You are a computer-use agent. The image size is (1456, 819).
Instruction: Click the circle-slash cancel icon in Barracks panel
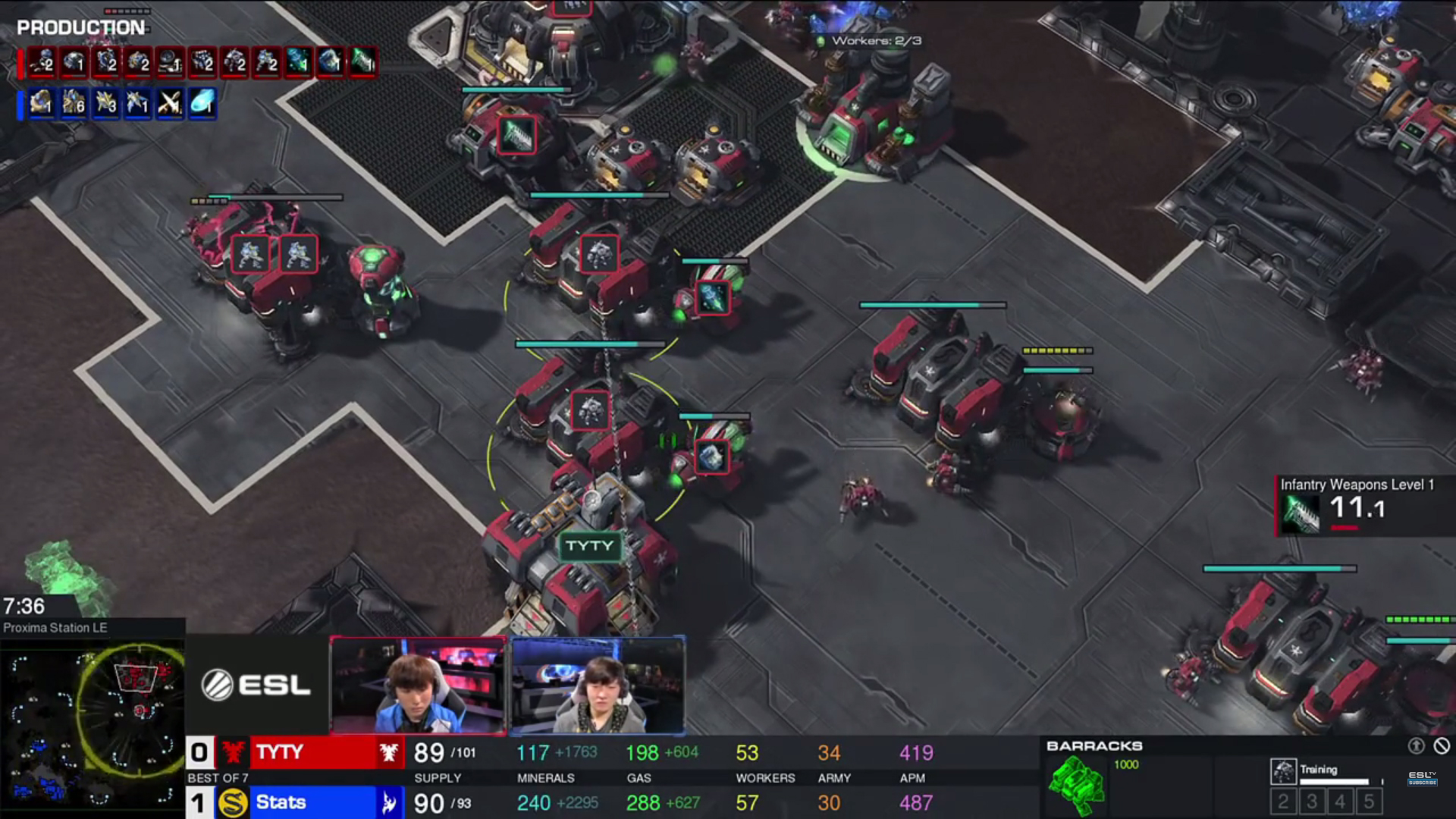click(1442, 746)
